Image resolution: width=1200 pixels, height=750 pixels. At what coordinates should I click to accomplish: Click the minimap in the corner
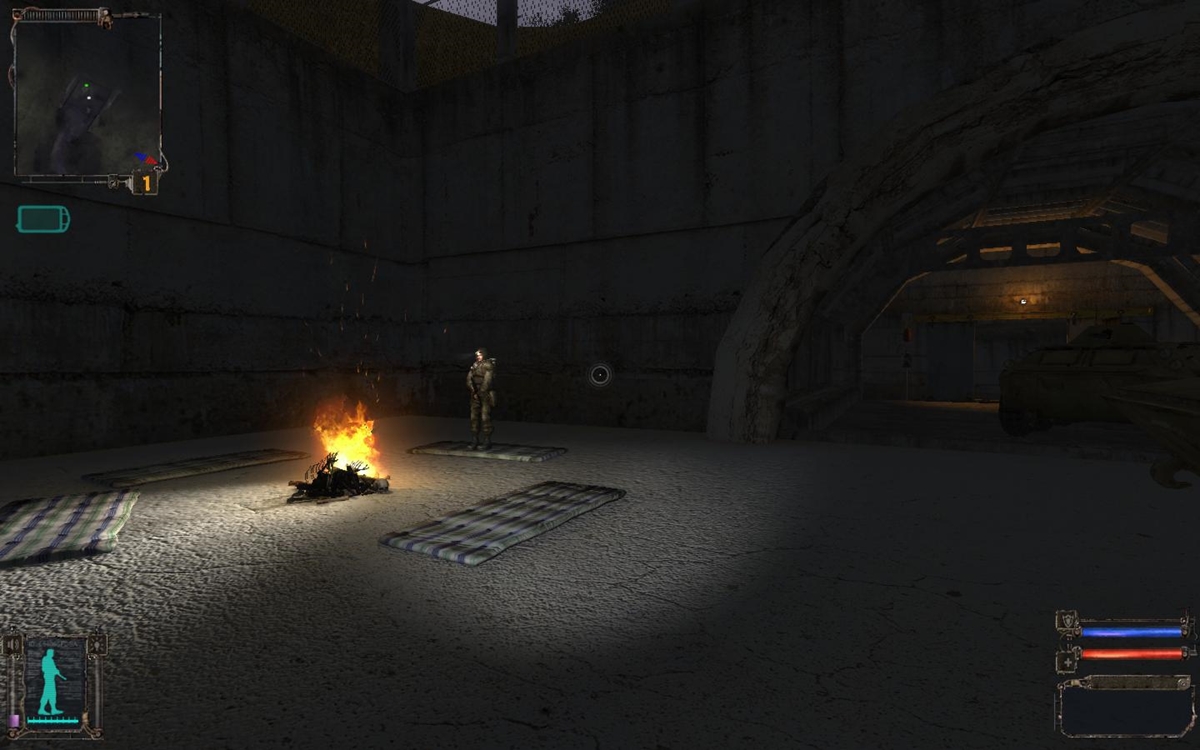point(87,95)
